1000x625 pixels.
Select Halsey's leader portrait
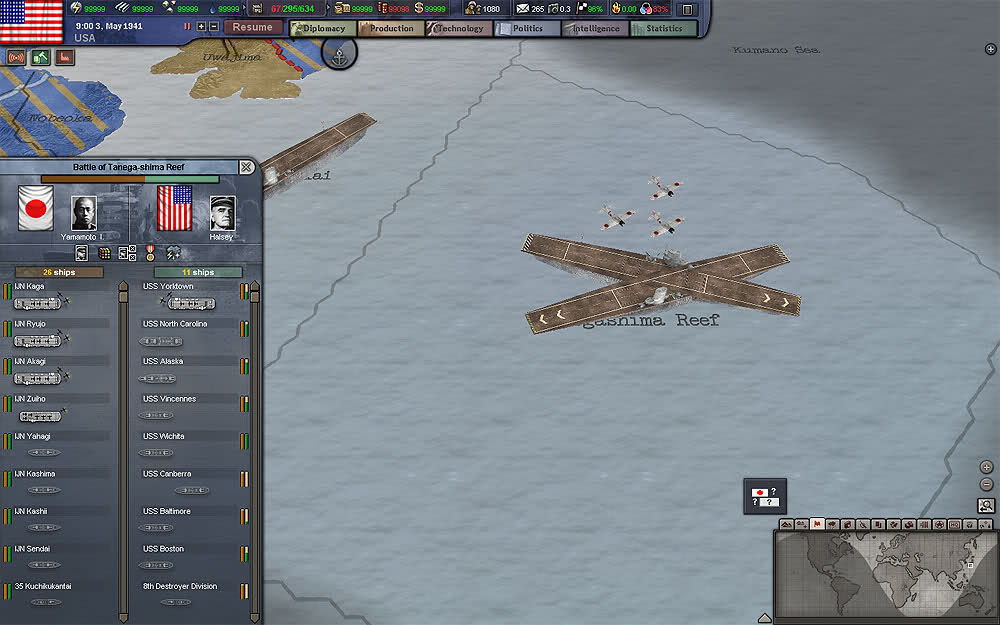222,212
